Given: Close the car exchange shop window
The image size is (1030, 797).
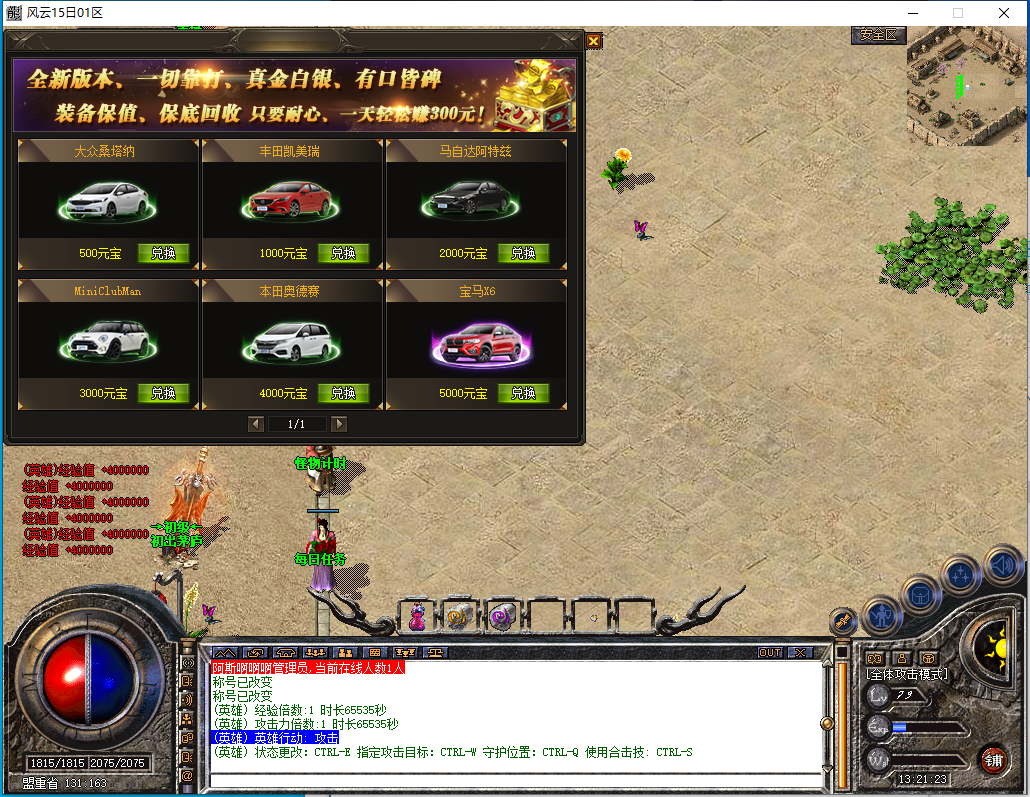Looking at the screenshot, I should (594, 41).
